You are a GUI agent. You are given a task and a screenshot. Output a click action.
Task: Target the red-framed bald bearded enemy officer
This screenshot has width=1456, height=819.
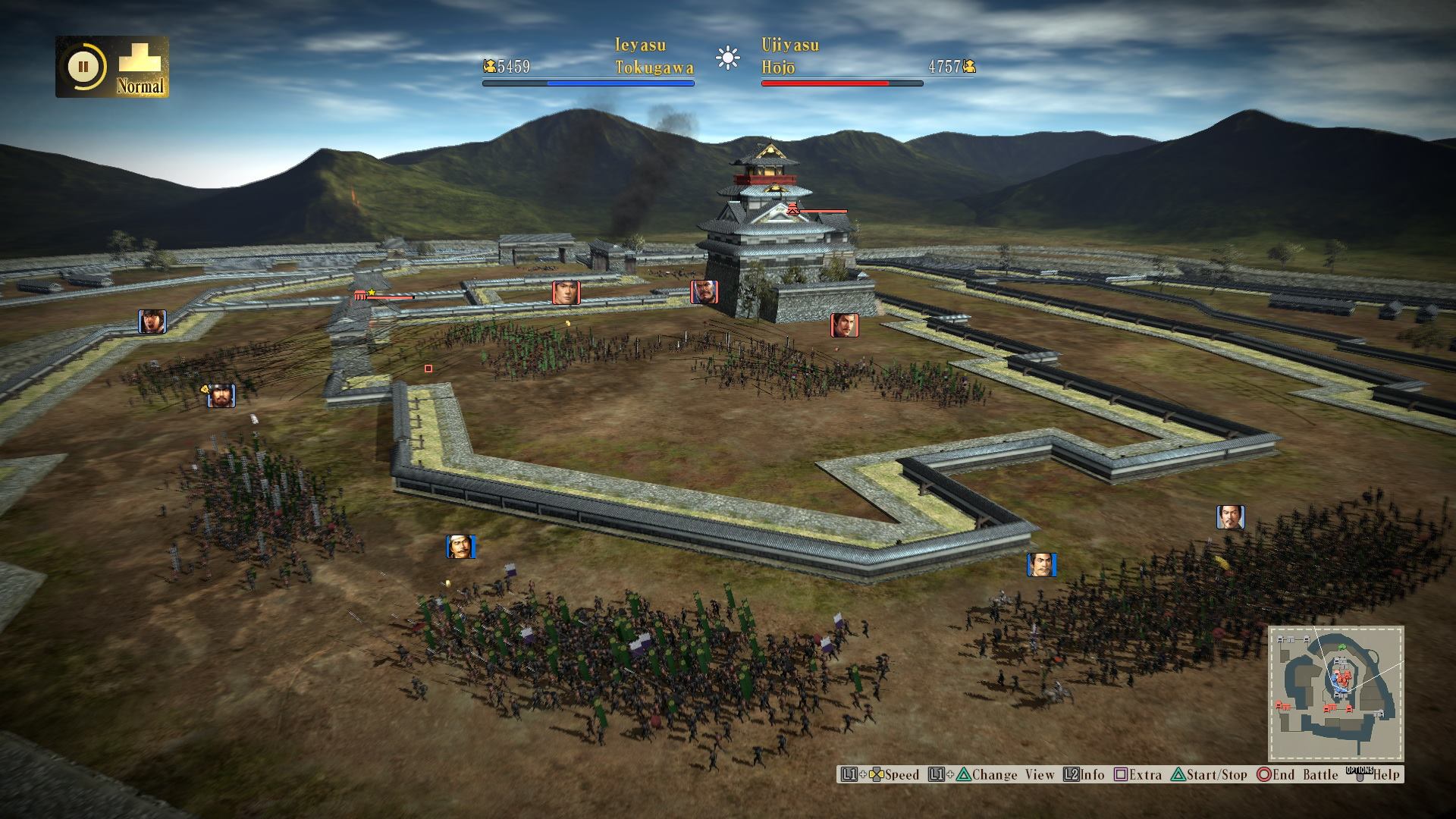(x=704, y=292)
